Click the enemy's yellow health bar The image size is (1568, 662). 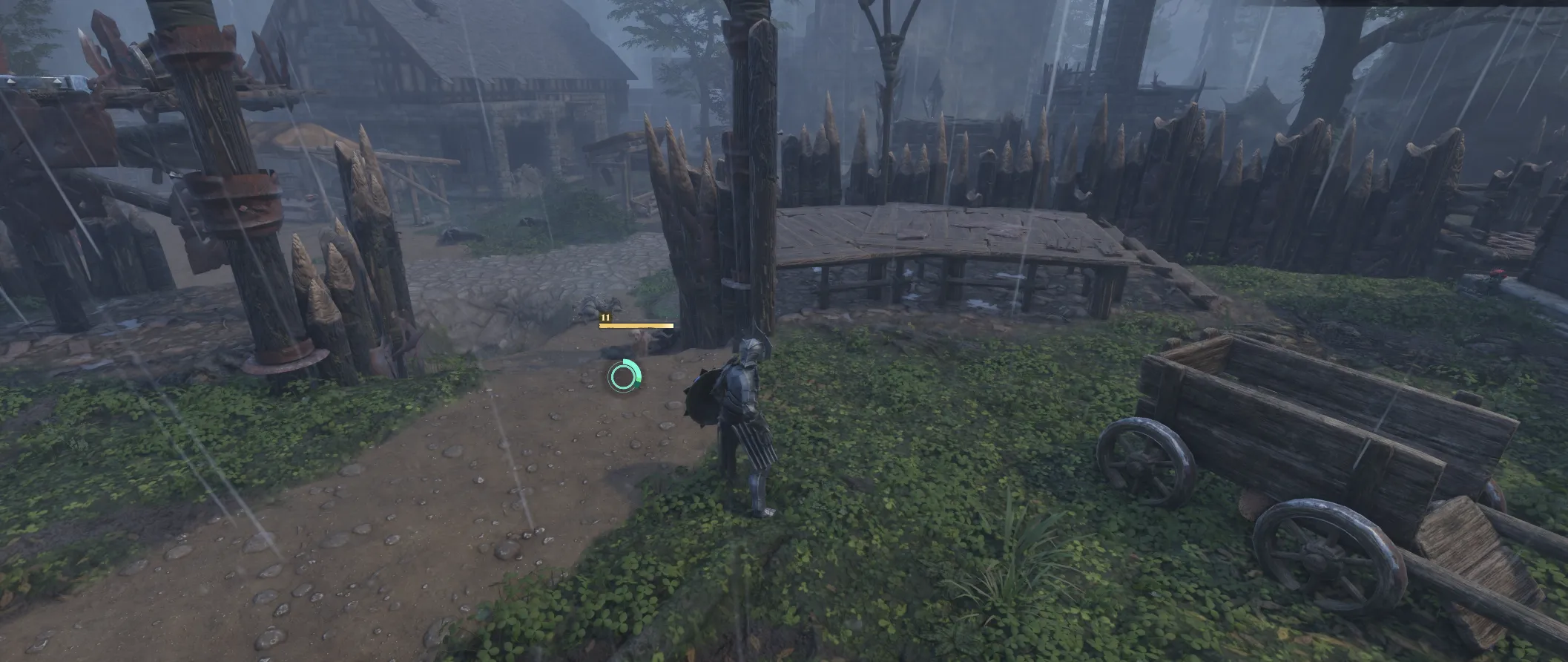tap(636, 325)
